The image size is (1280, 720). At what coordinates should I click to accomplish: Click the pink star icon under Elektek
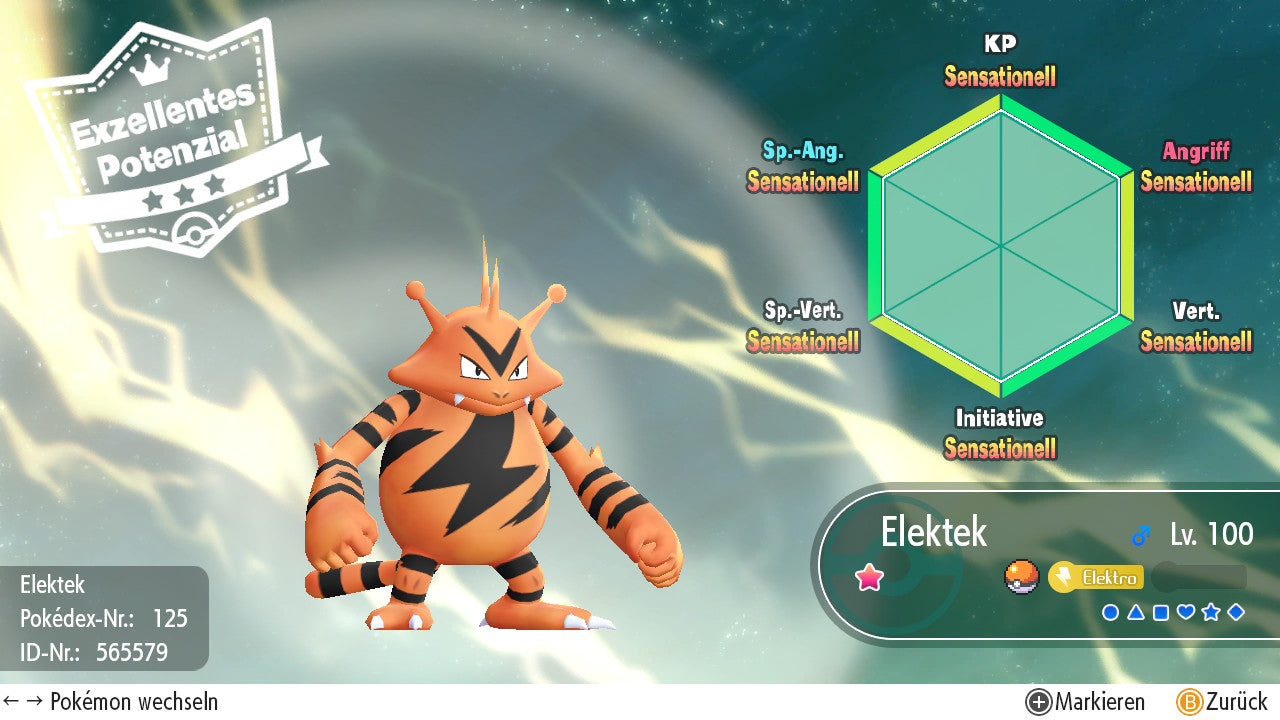point(869,577)
